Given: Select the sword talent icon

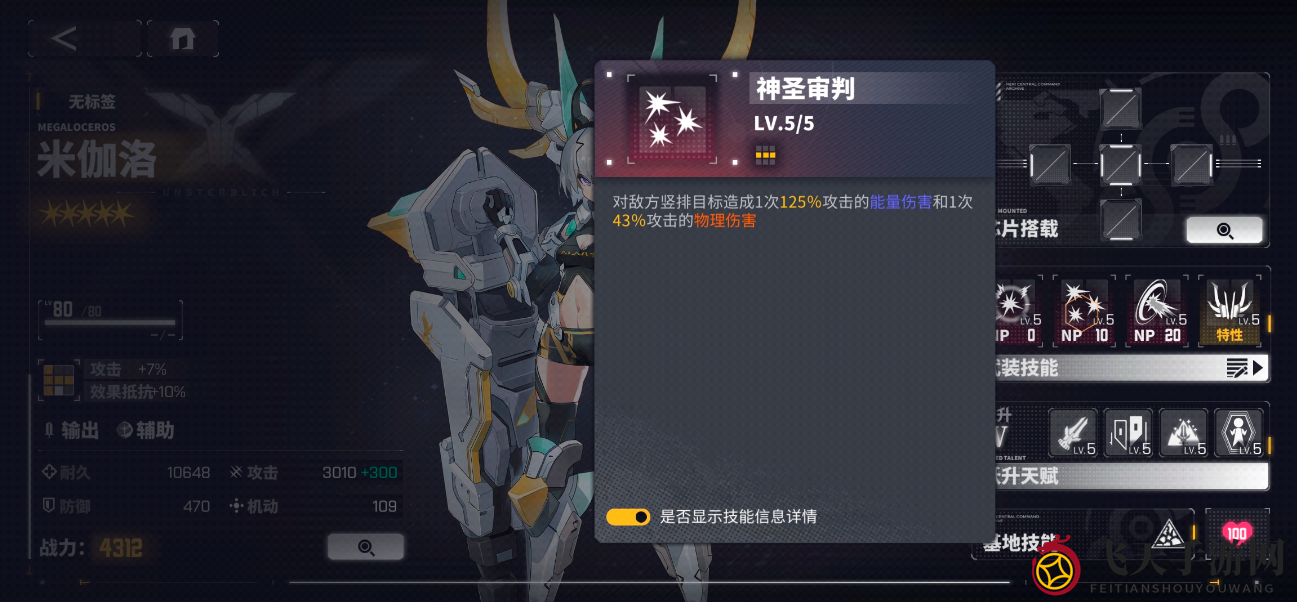Looking at the screenshot, I should pos(1073,433).
